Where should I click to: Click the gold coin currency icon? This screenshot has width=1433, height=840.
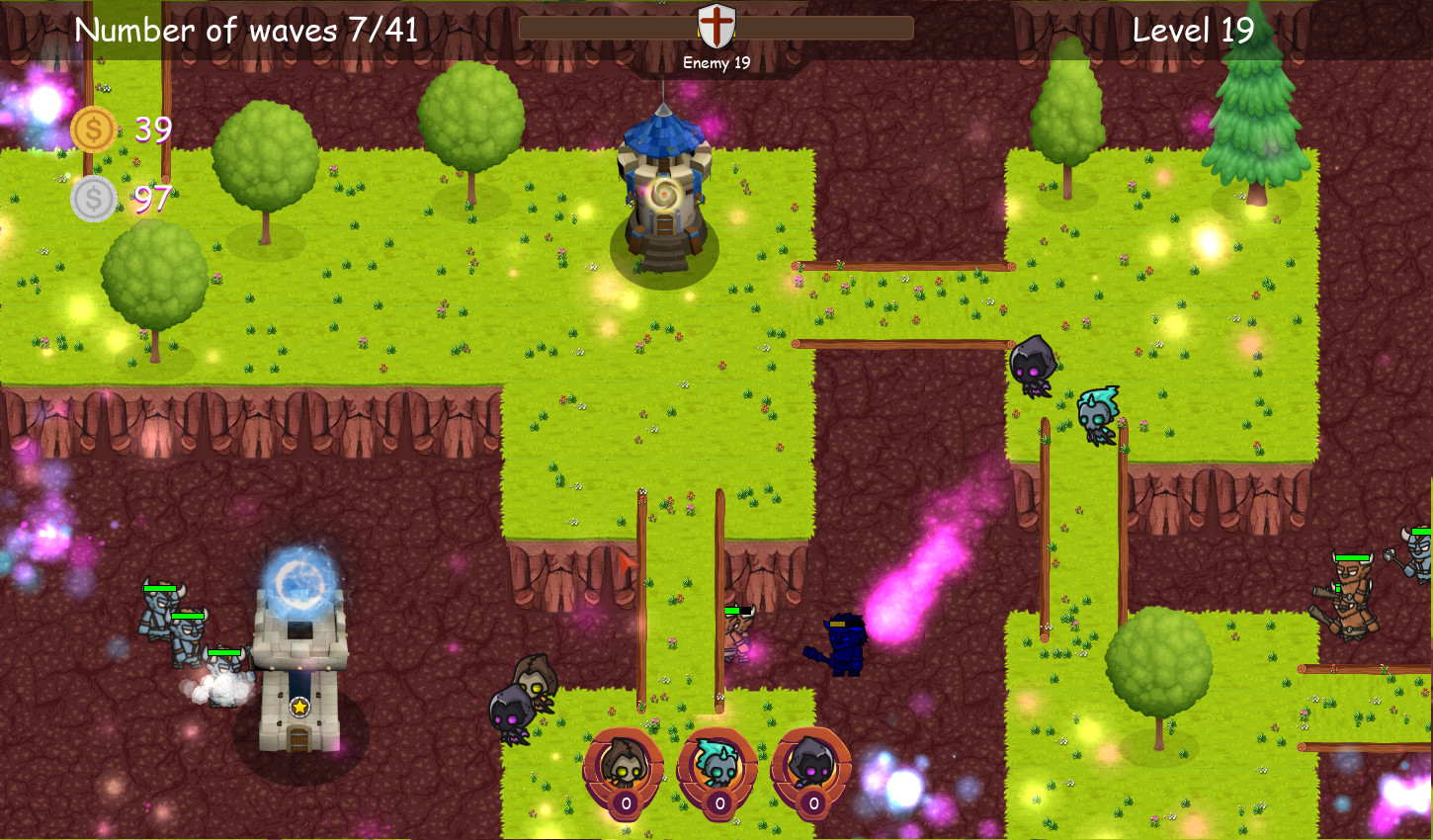[x=94, y=128]
